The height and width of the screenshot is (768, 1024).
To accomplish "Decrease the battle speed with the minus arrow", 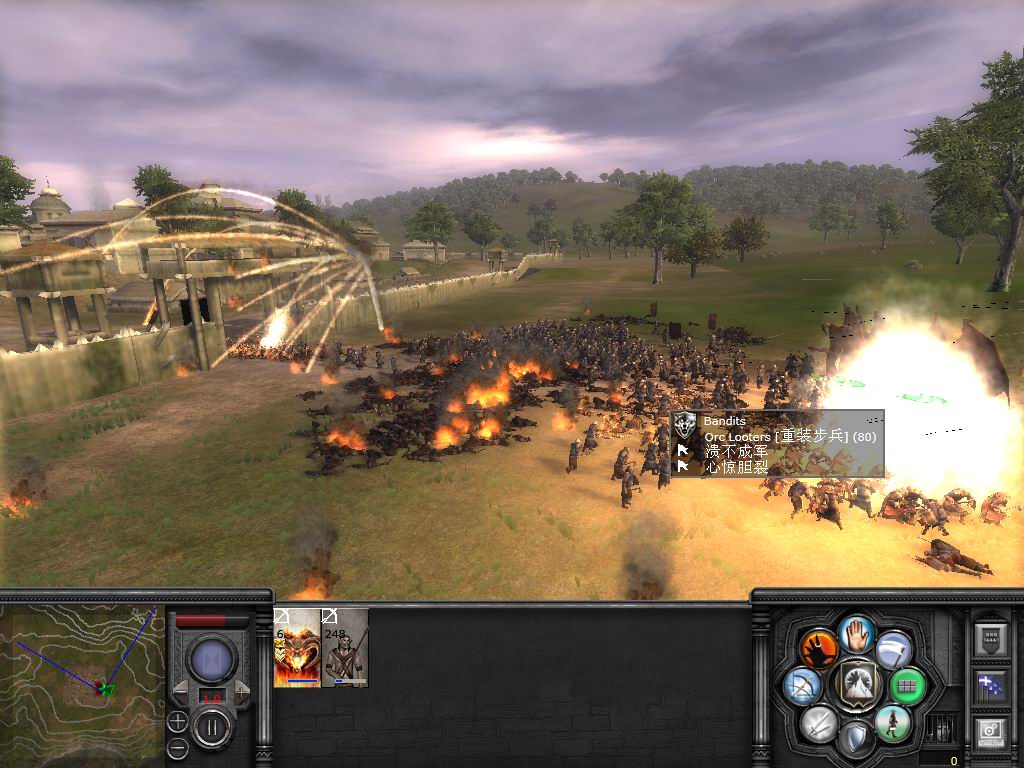I will 181,690.
